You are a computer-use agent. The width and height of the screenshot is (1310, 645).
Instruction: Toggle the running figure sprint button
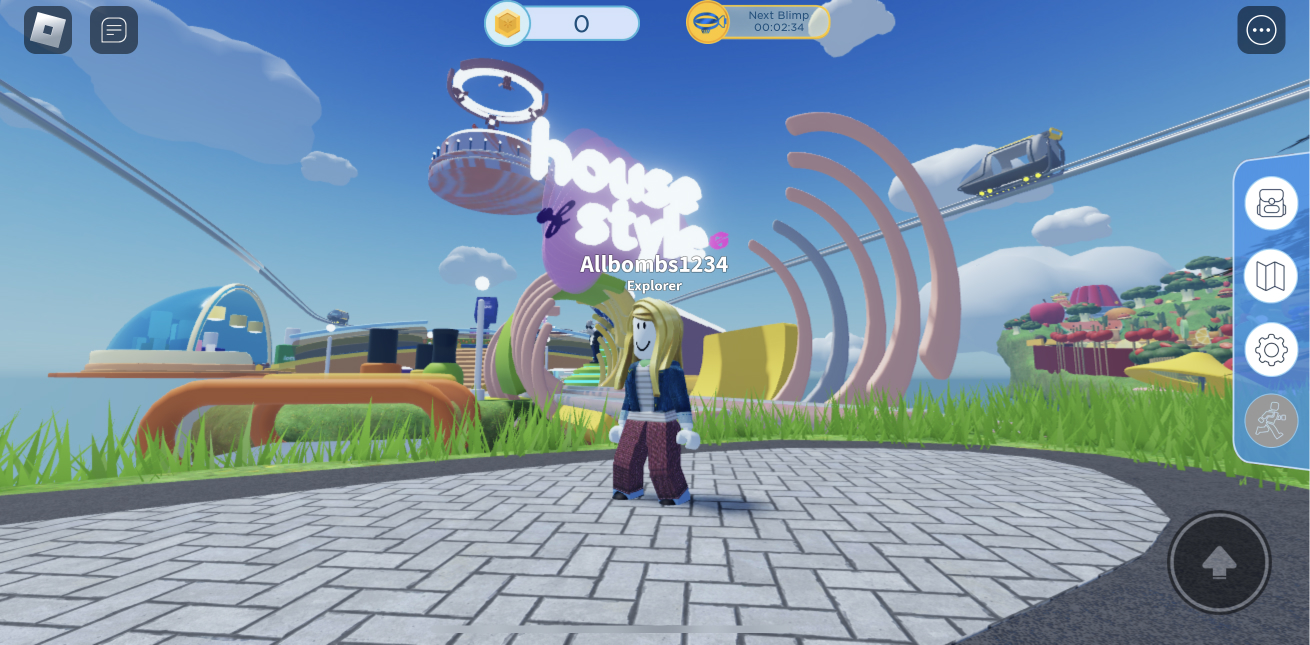pyautogui.click(x=1271, y=421)
